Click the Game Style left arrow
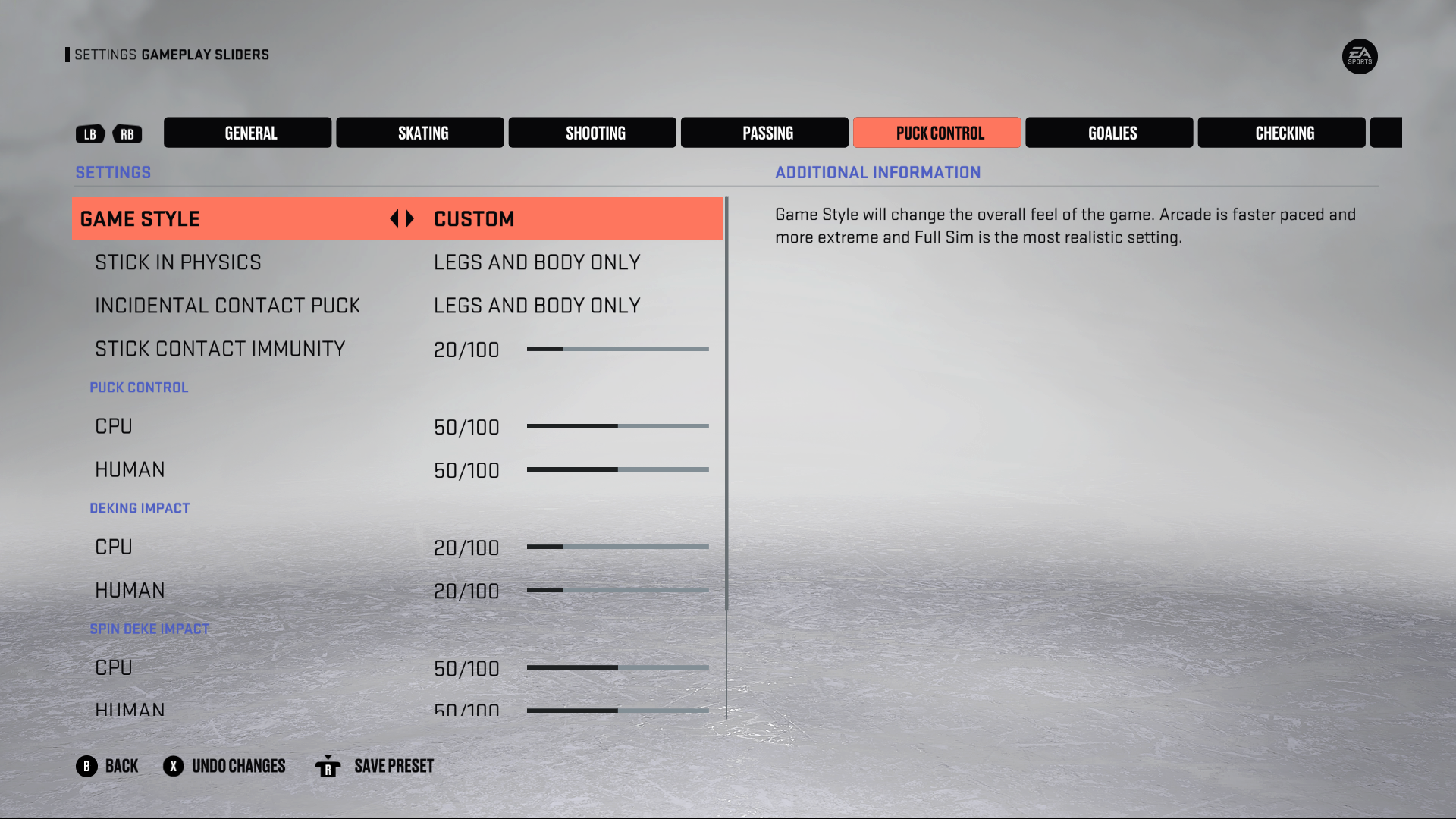The height and width of the screenshot is (819, 1456). point(394,219)
